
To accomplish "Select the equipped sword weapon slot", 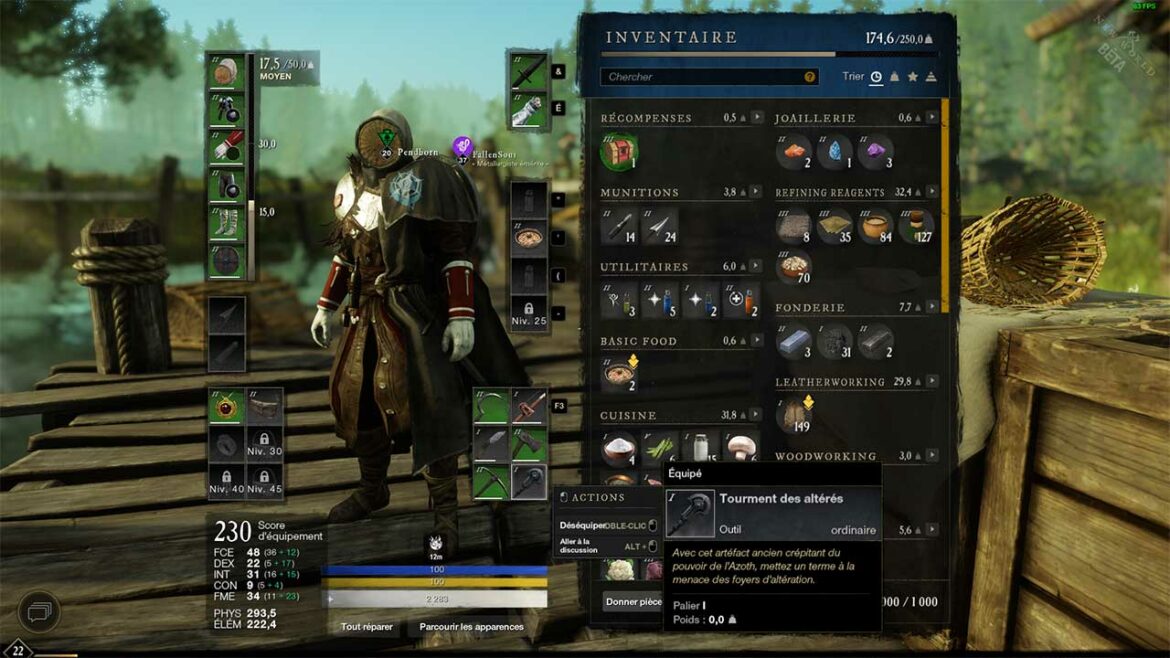I will click(528, 74).
